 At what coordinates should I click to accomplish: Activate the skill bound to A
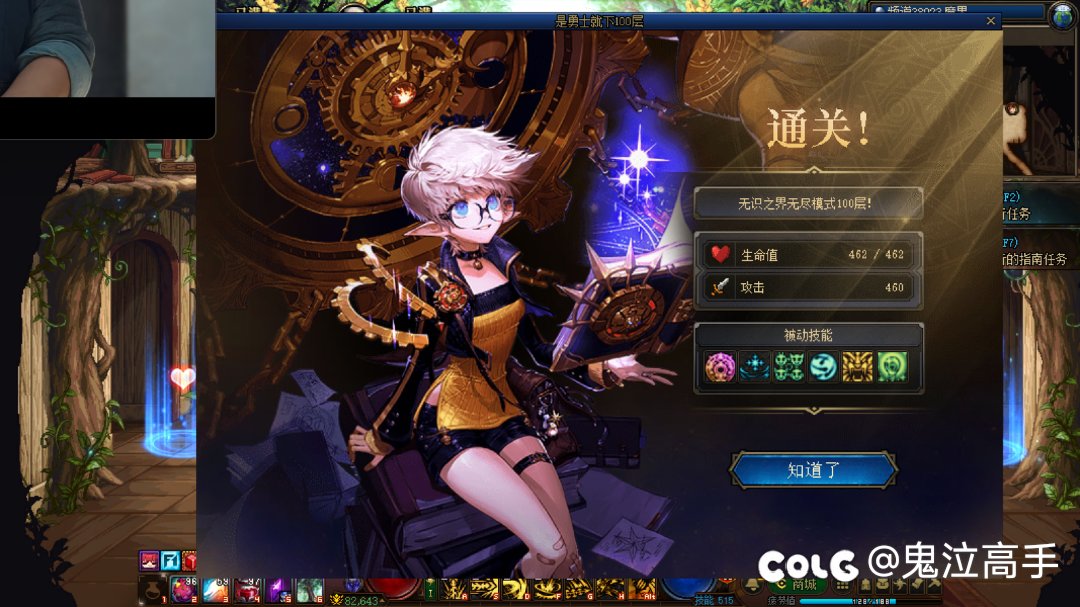point(454,588)
